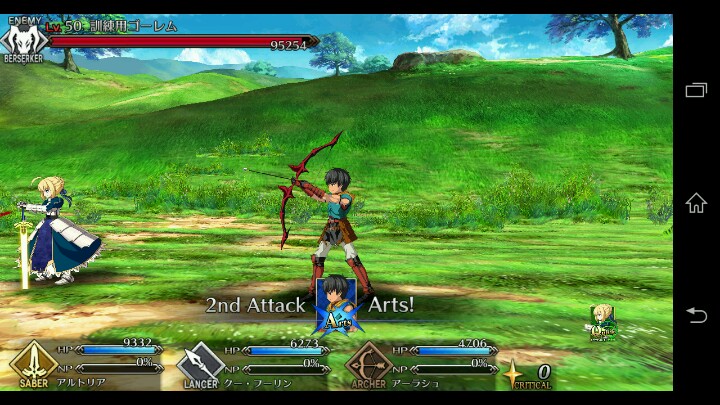The width and height of the screenshot is (720, 405).
Task: Tap the Android back arrow button
Action: [x=696, y=315]
